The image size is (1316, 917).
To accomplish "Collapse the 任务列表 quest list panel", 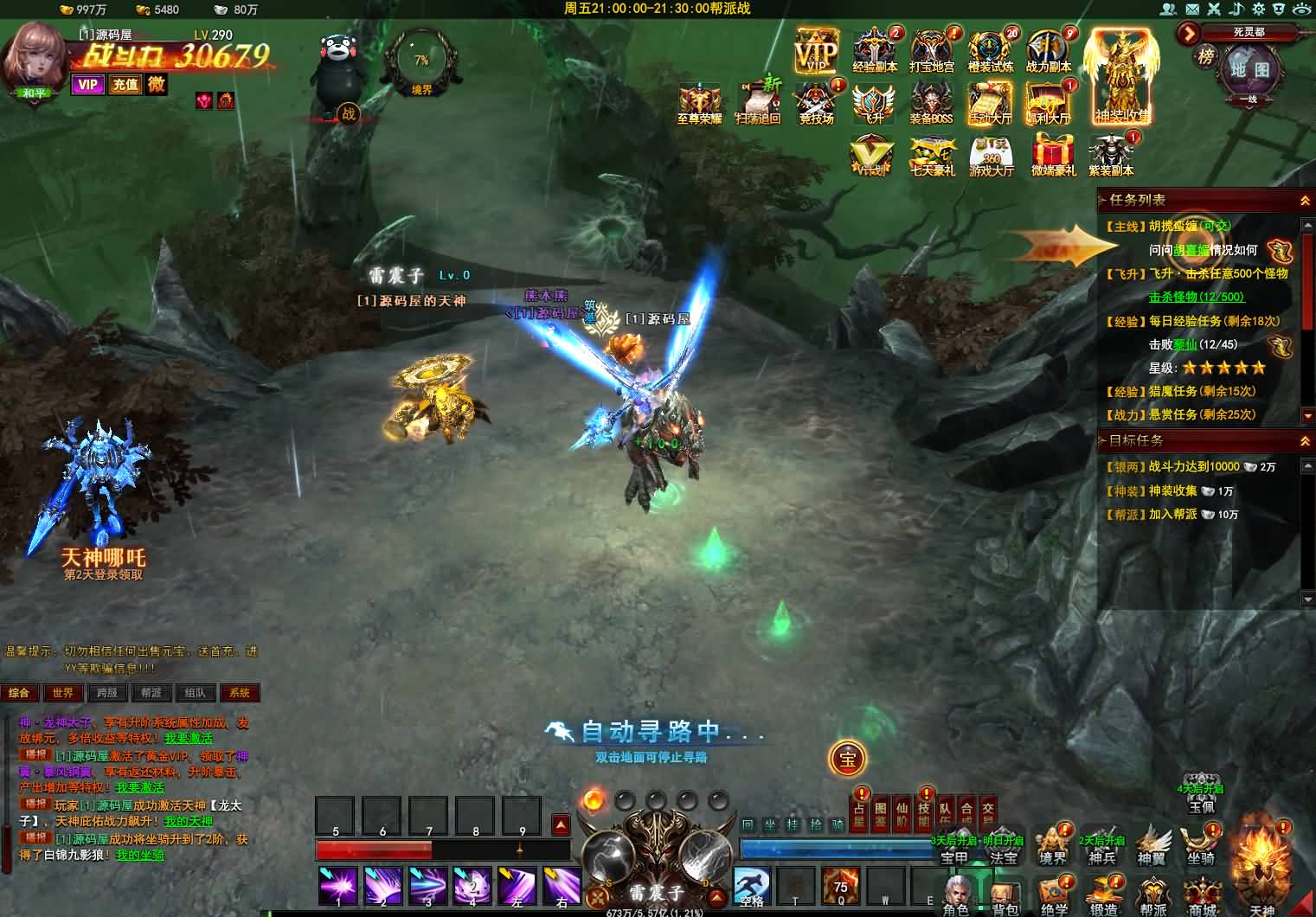I will pos(1304,201).
